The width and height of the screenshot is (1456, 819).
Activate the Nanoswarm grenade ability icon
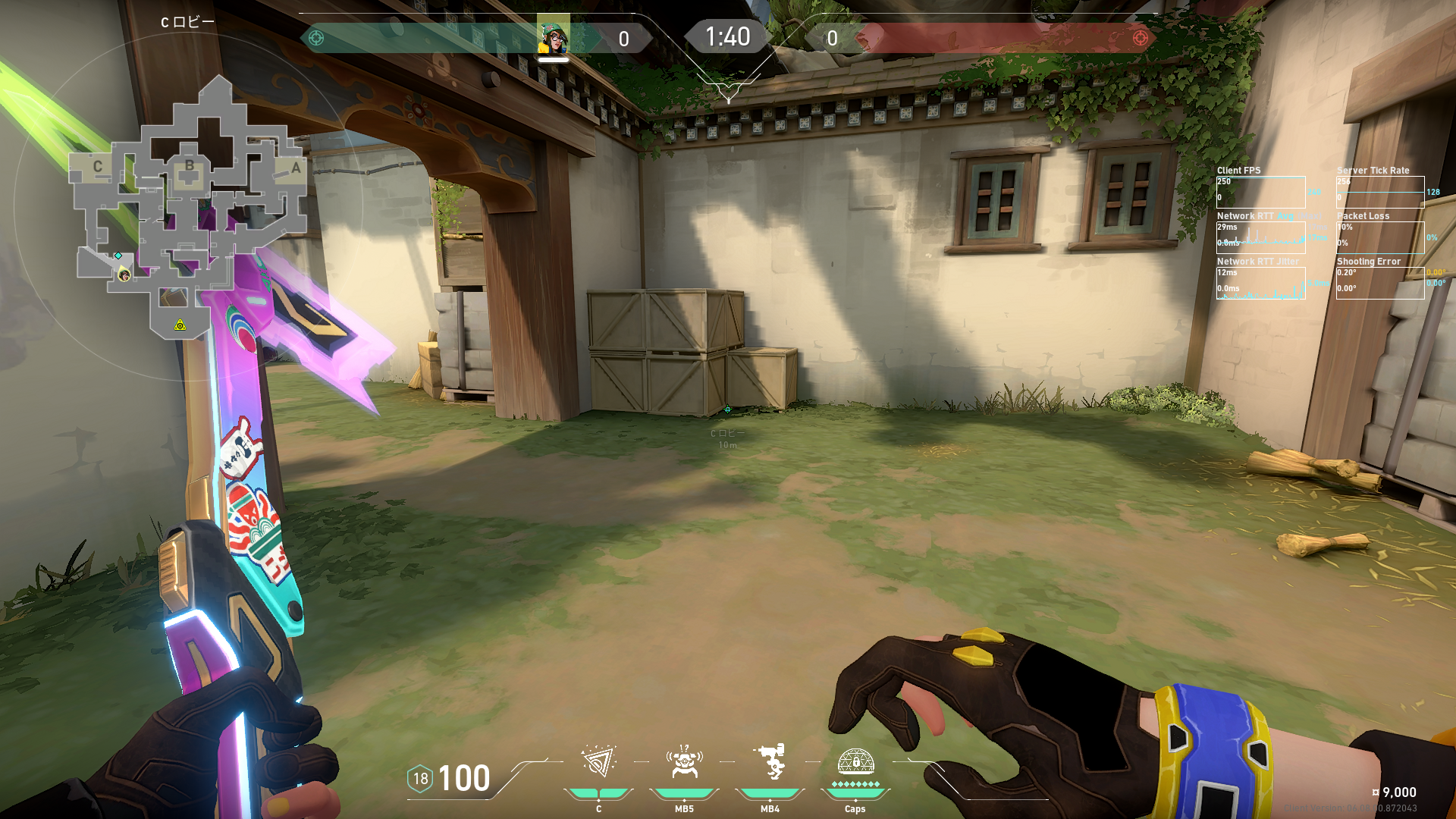[598, 762]
